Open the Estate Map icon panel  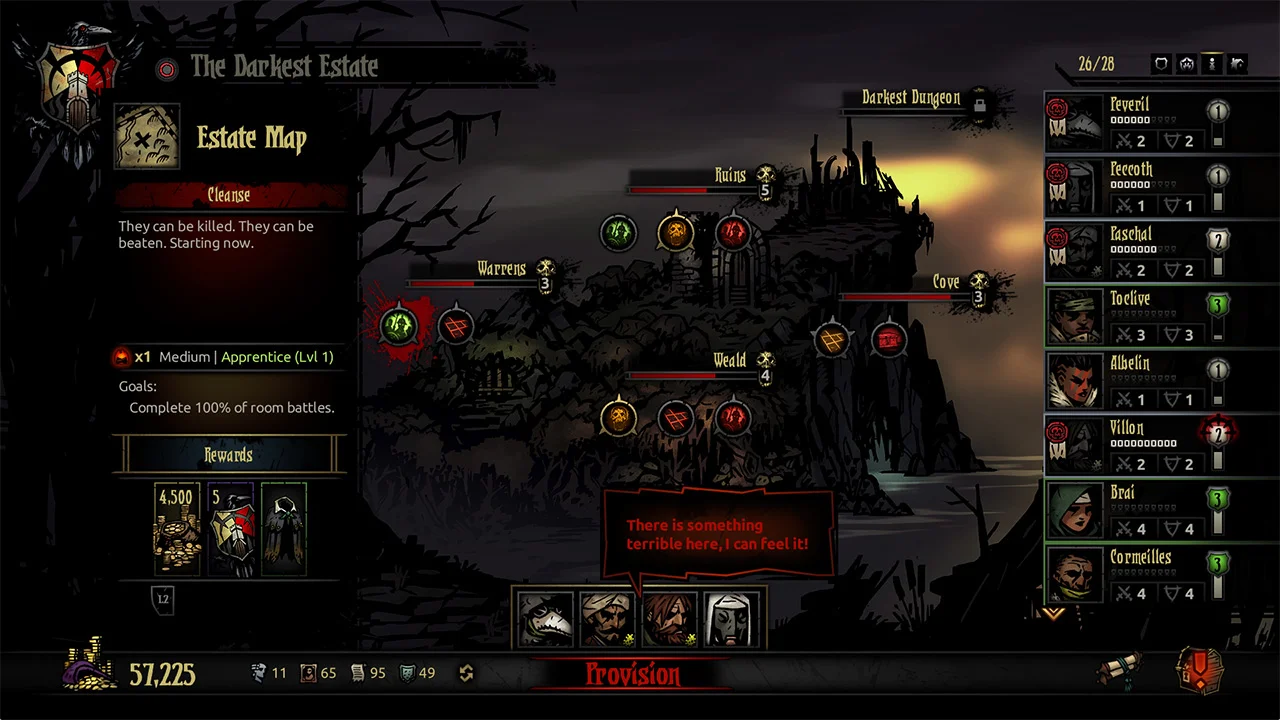point(147,134)
